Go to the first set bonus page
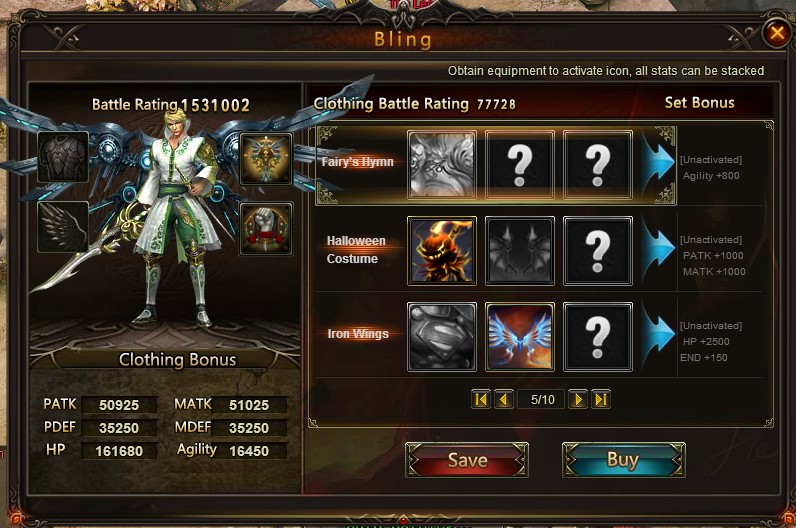The width and height of the screenshot is (796, 528). (x=481, y=399)
